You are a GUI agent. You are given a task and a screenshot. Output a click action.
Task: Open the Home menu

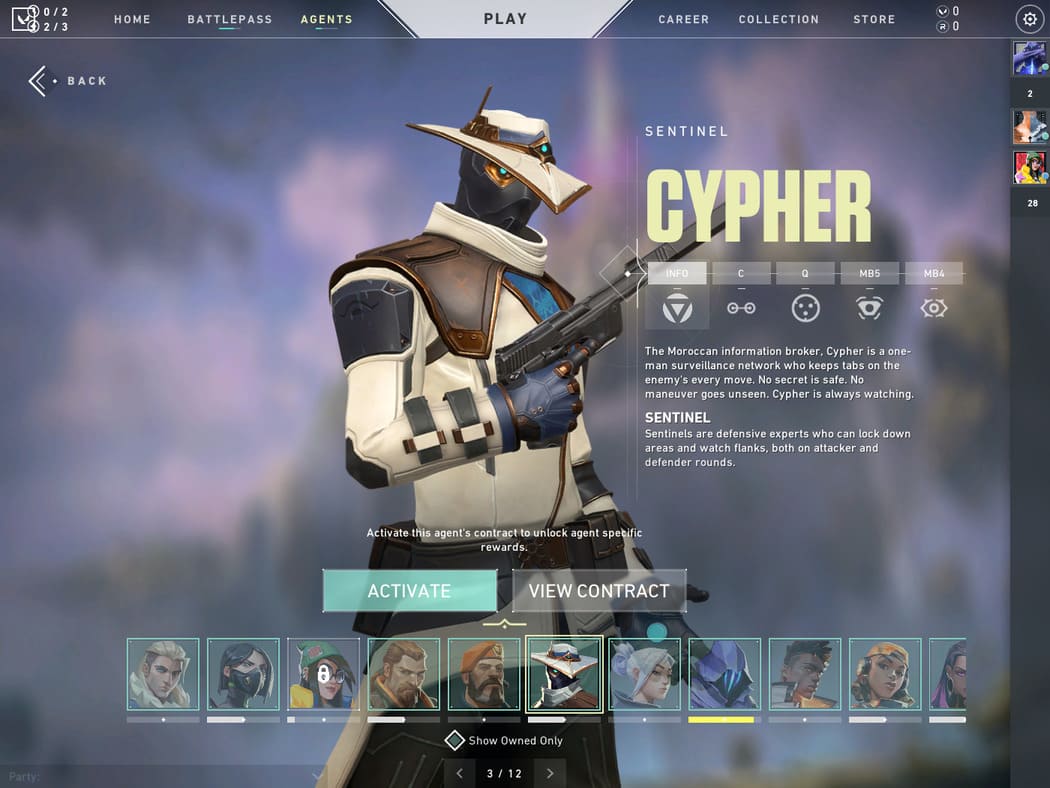pyautogui.click(x=132, y=19)
